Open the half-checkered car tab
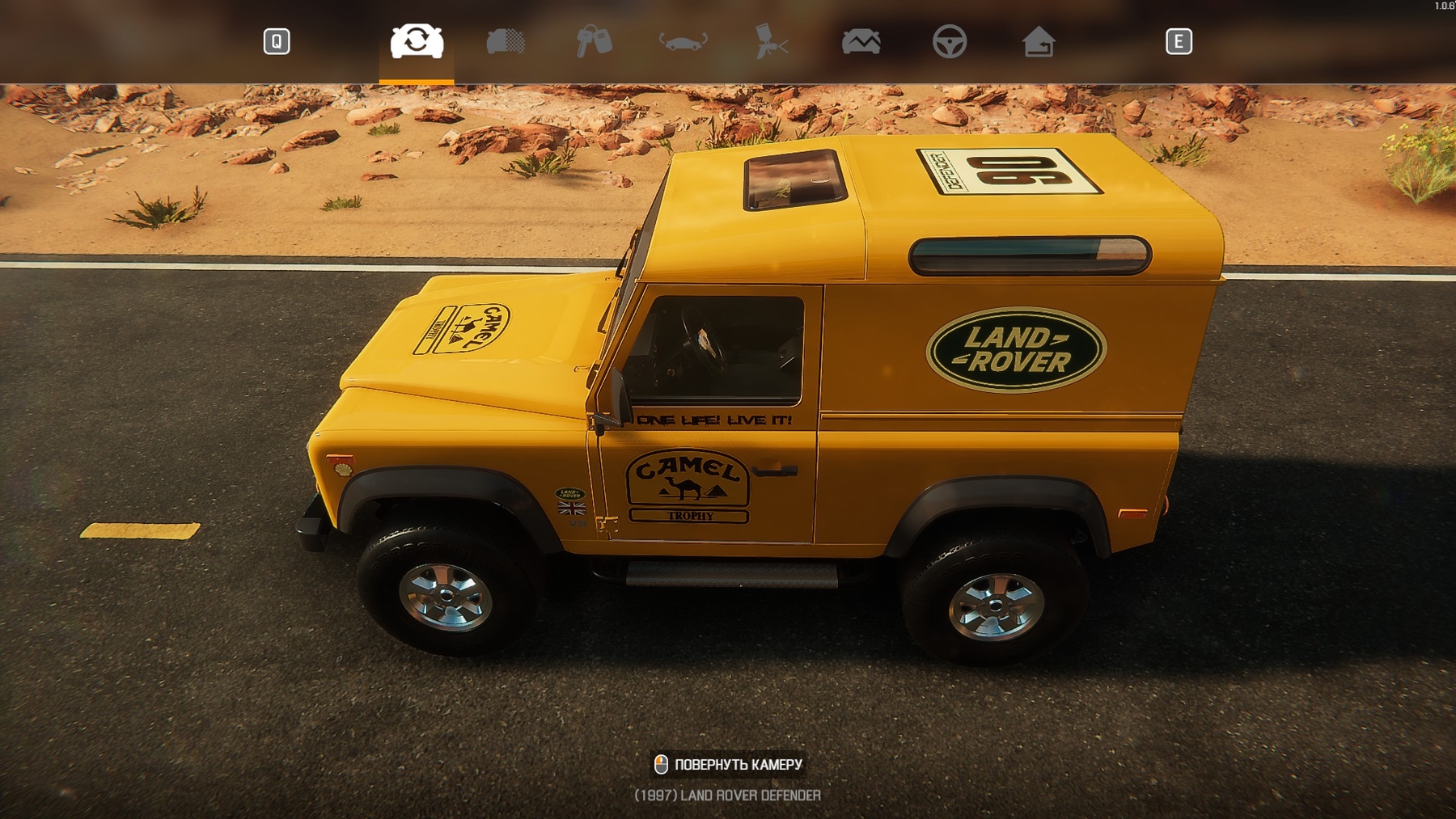This screenshot has height=819, width=1456. tap(506, 41)
